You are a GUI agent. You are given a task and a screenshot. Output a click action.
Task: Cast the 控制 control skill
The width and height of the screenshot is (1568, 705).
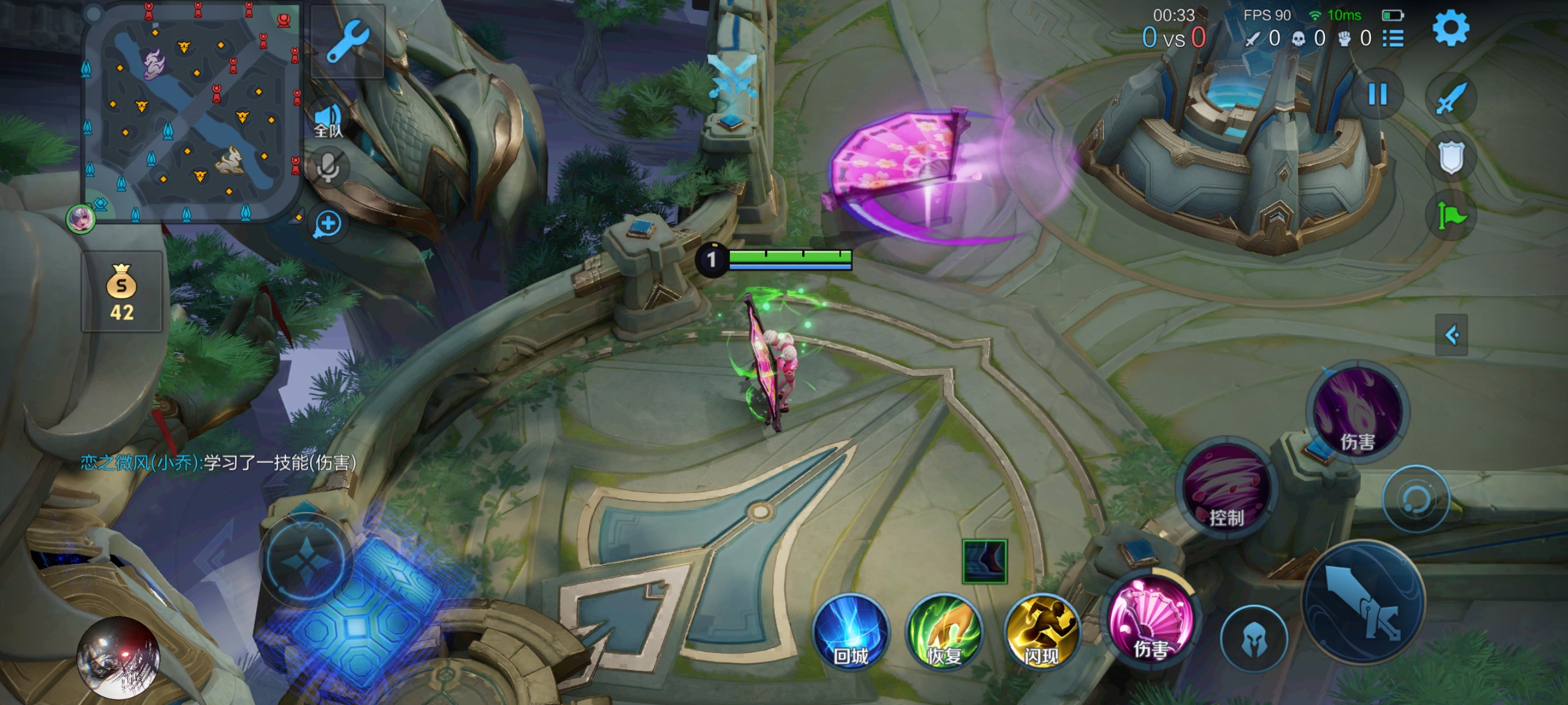point(1226,488)
